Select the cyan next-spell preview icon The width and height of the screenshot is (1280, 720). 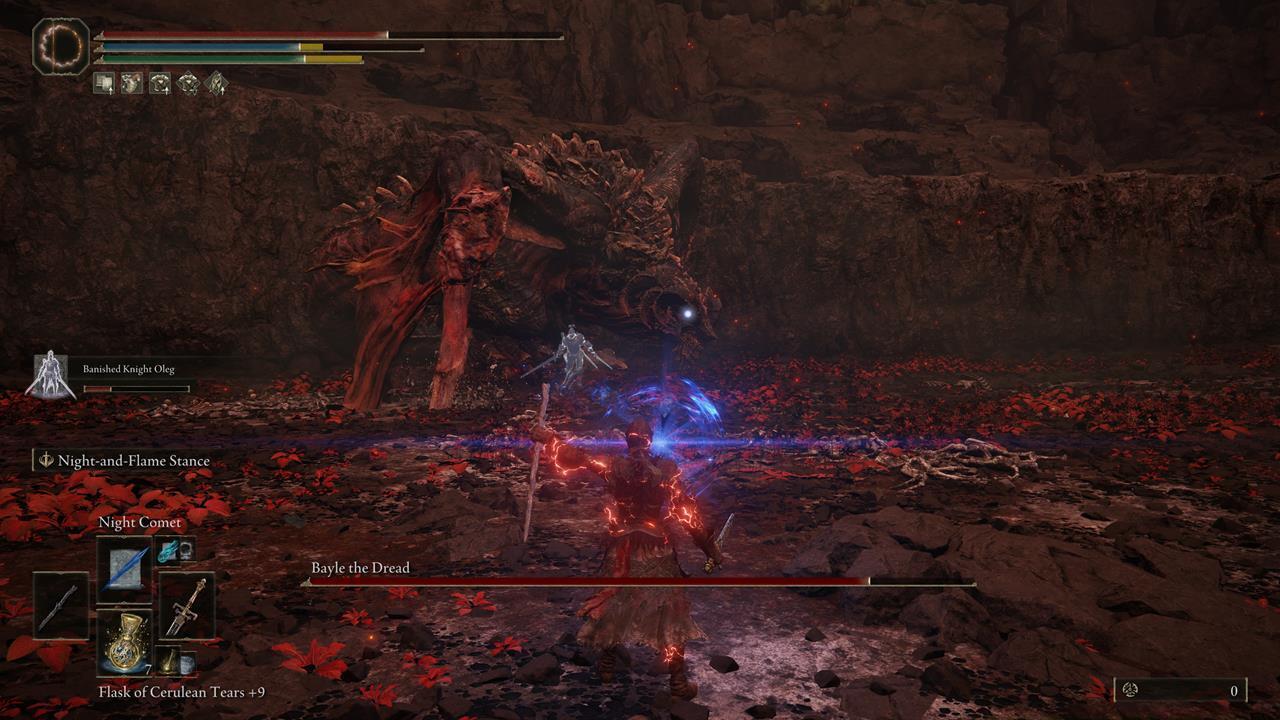167,549
